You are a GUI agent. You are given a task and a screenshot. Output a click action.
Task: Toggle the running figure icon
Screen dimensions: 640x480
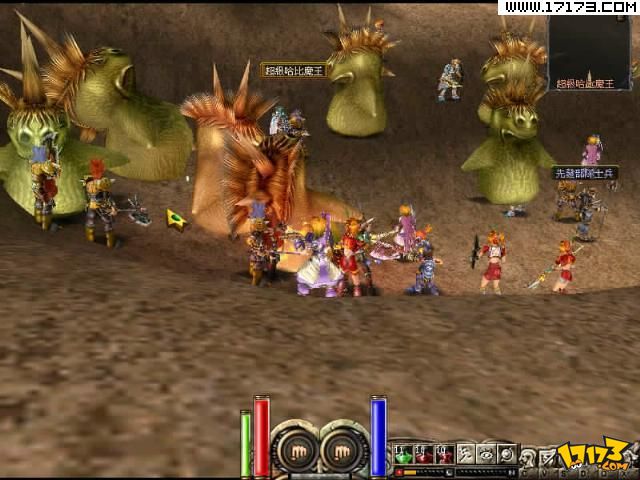point(465,453)
